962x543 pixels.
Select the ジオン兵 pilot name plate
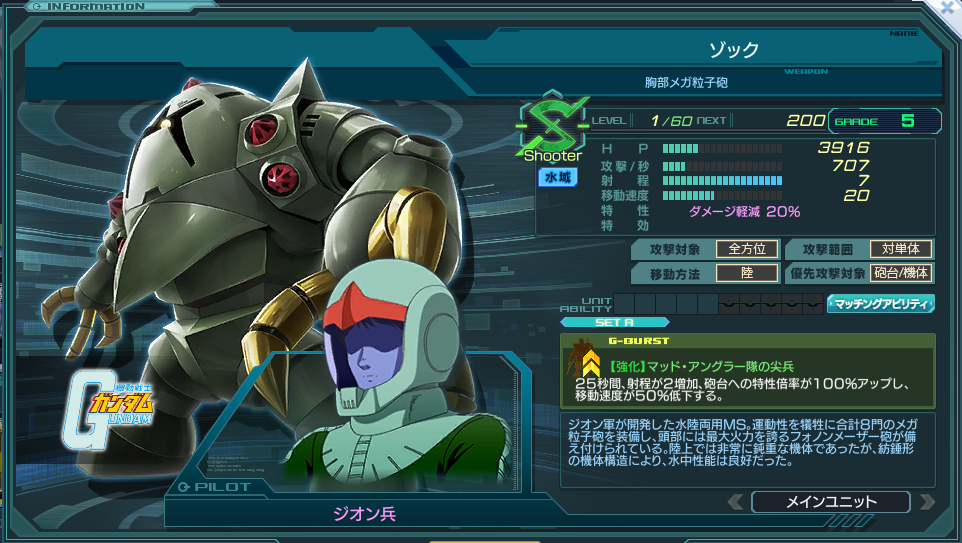coord(365,513)
